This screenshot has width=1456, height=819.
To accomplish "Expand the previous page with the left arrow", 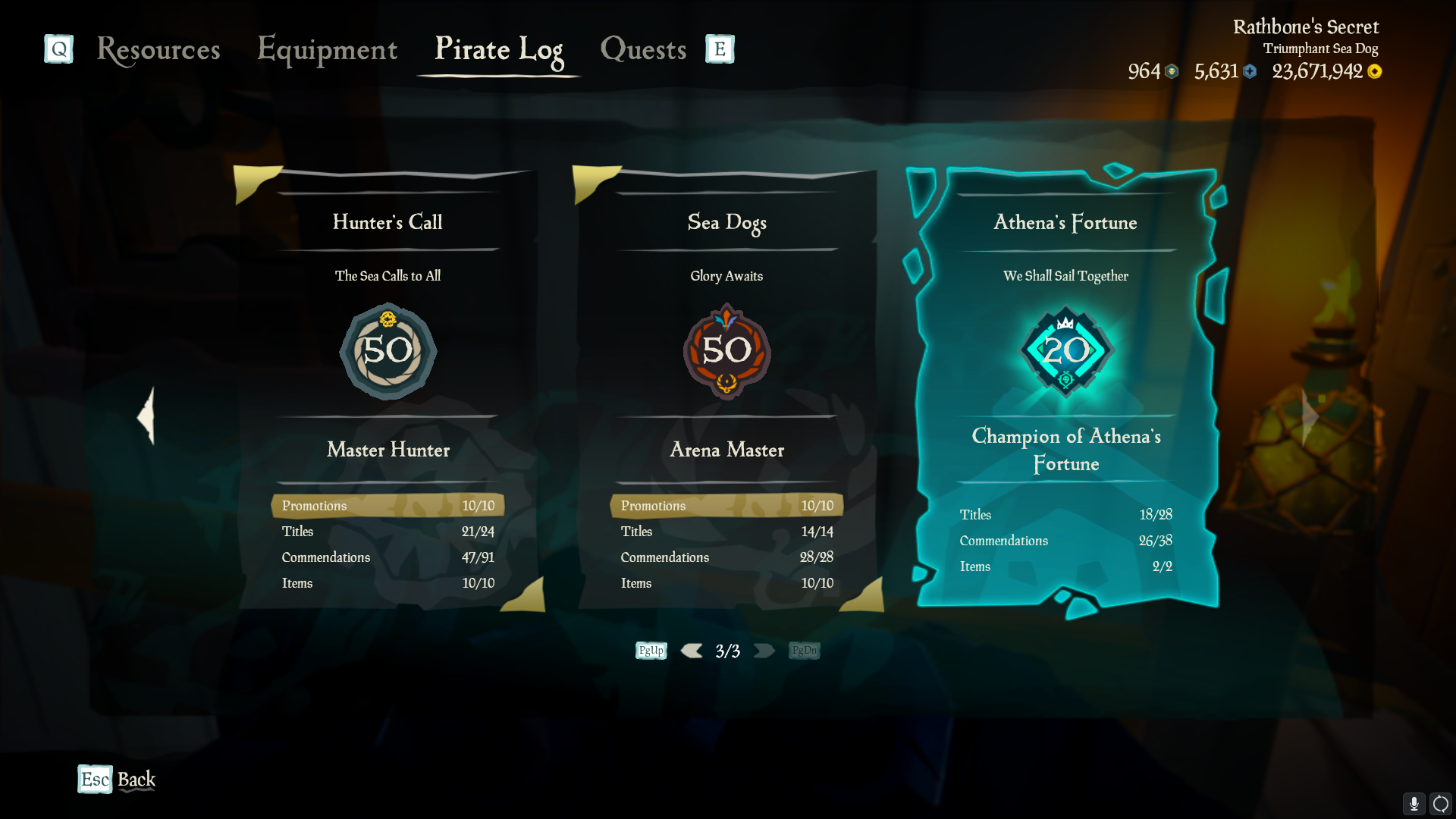I will tap(146, 416).
